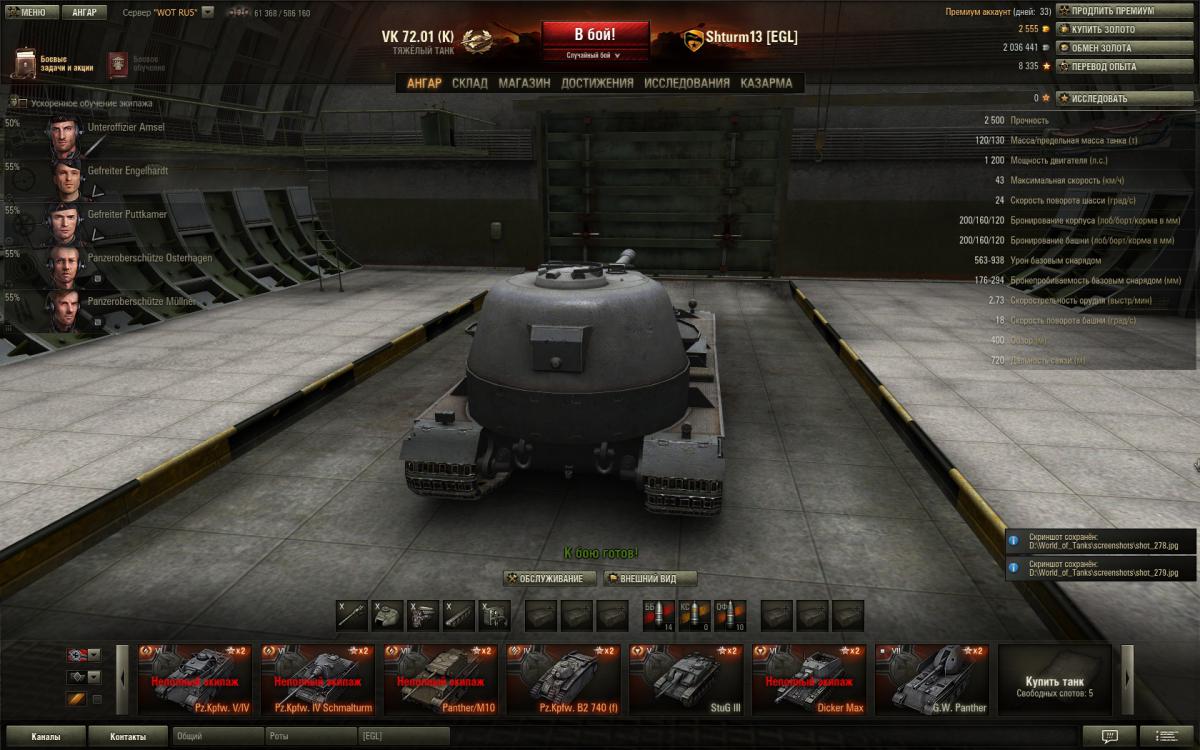Click Купить танк slot
The width and height of the screenshot is (1200, 750).
coord(1054,680)
